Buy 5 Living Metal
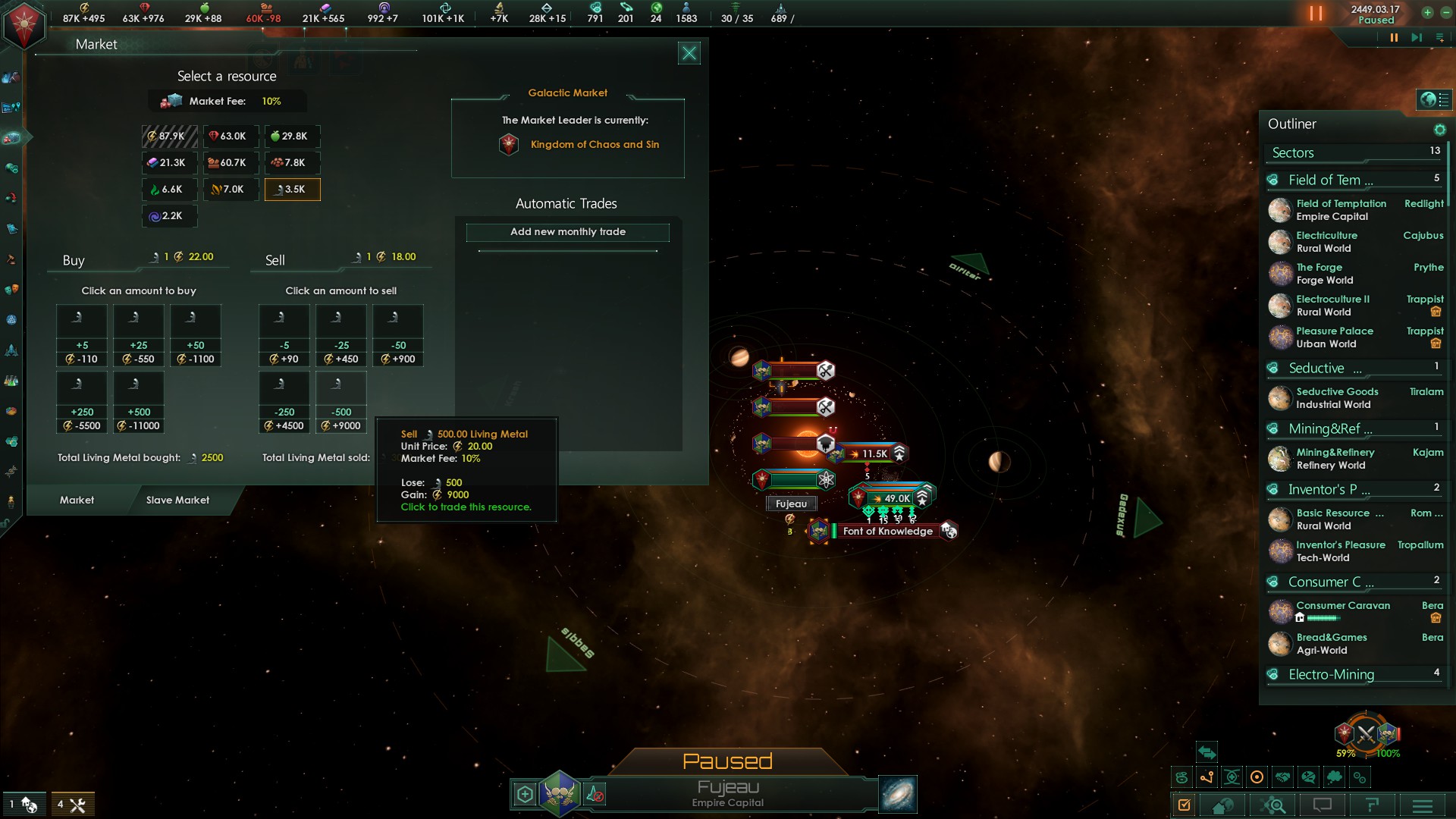This screenshot has height=819, width=1456. 82,336
